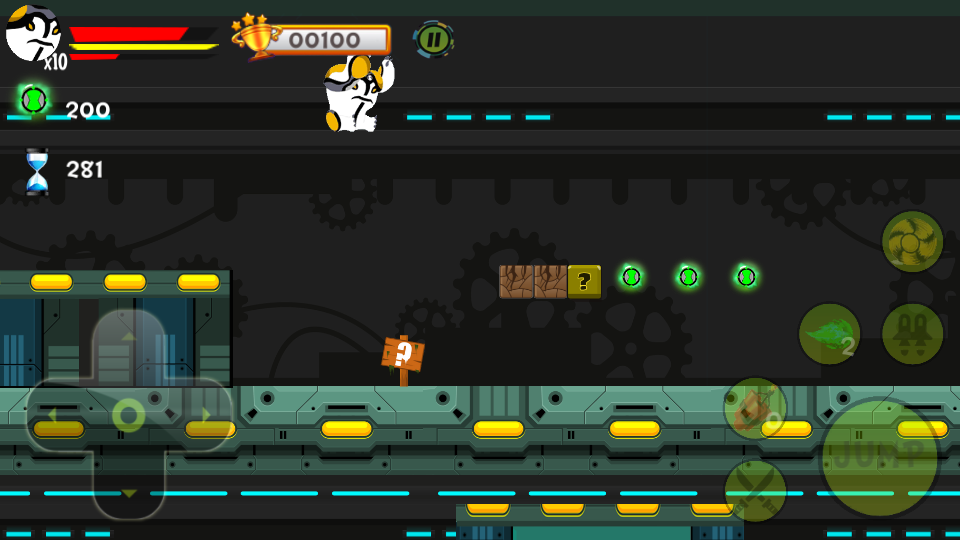Pause the game with the green pause button

[x=433, y=40]
